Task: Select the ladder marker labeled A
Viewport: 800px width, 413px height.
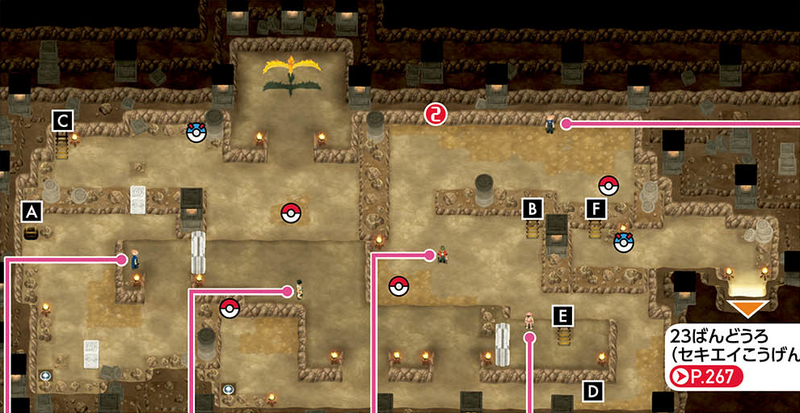Action: pos(33,212)
